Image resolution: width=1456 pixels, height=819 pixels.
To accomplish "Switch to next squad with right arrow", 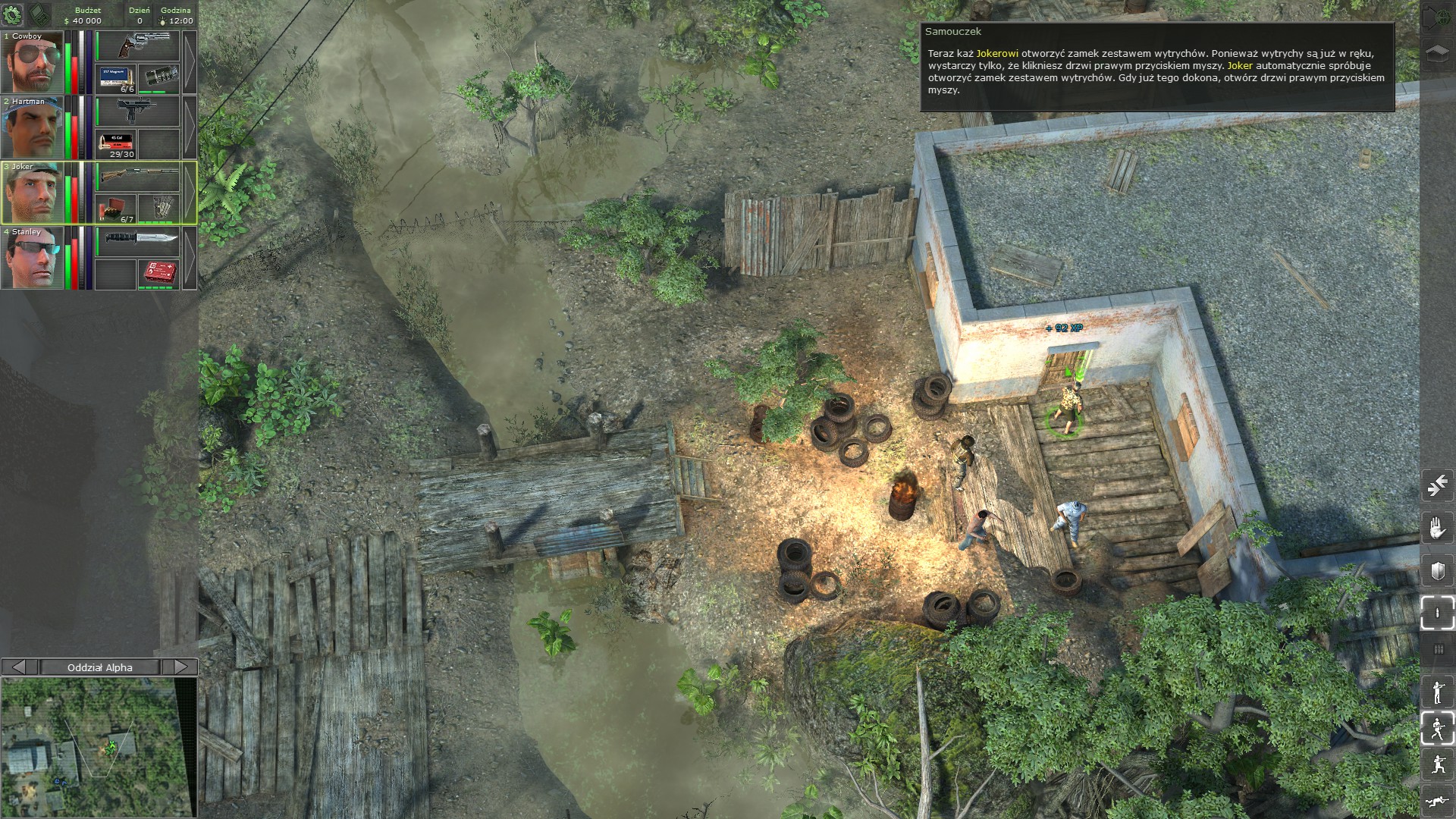I will point(180,667).
